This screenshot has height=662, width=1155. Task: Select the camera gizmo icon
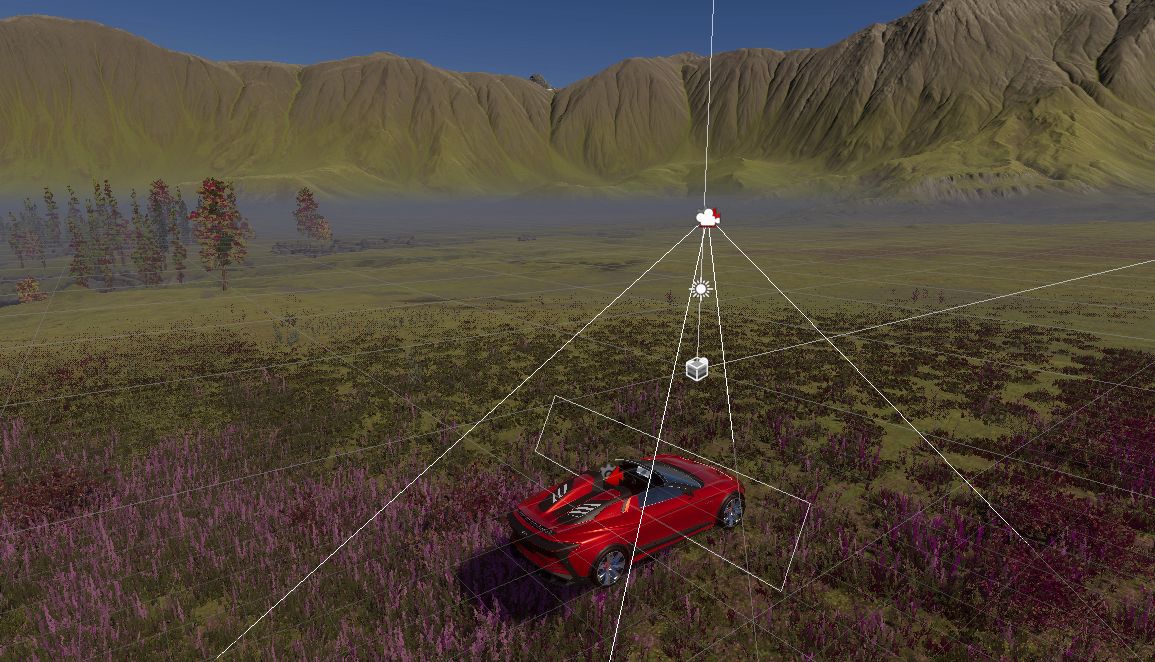[x=708, y=217]
